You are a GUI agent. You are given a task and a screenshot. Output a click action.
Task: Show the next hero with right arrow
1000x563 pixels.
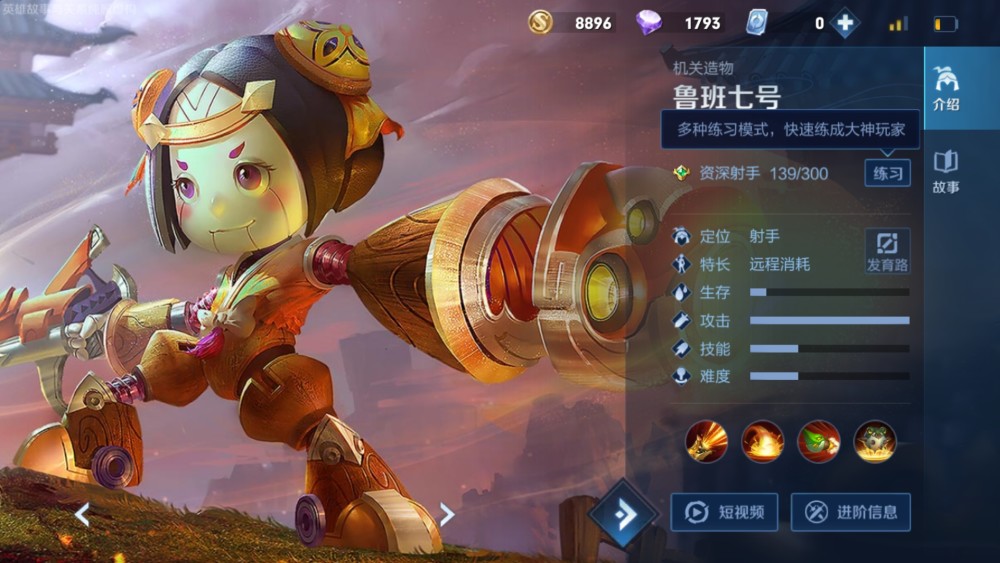447,514
